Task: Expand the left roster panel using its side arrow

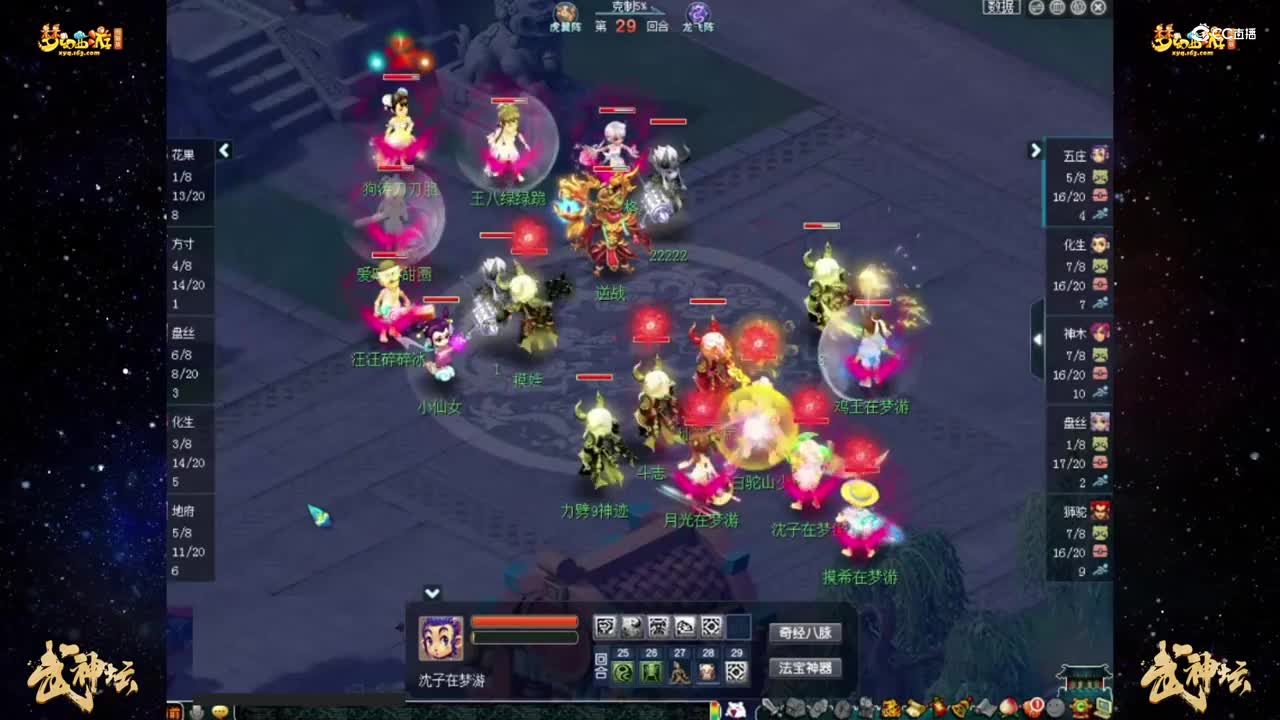Action: click(x=225, y=150)
